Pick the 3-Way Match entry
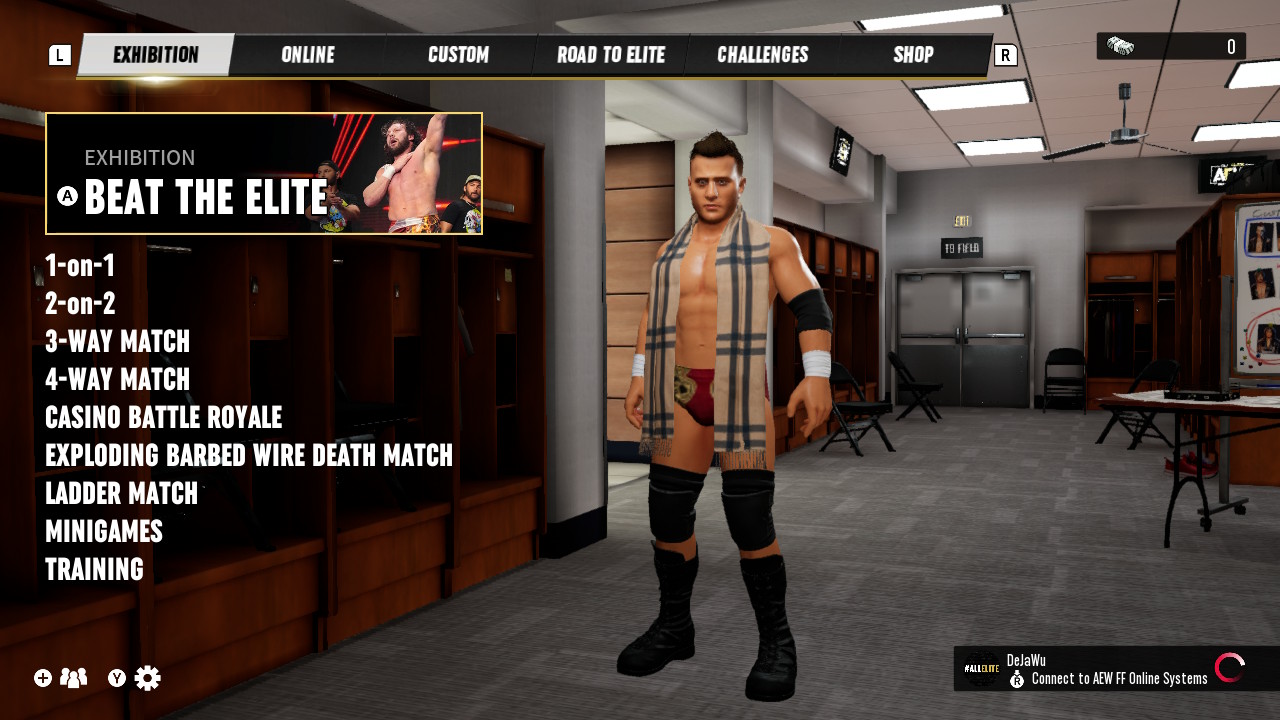The image size is (1280, 720). click(117, 342)
